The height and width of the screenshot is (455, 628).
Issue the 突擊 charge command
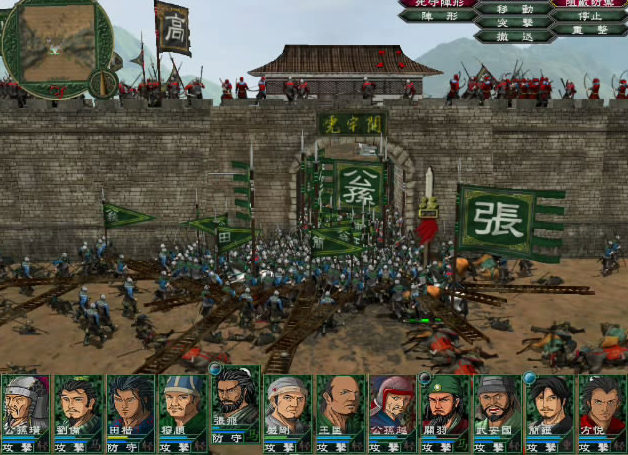point(514,22)
